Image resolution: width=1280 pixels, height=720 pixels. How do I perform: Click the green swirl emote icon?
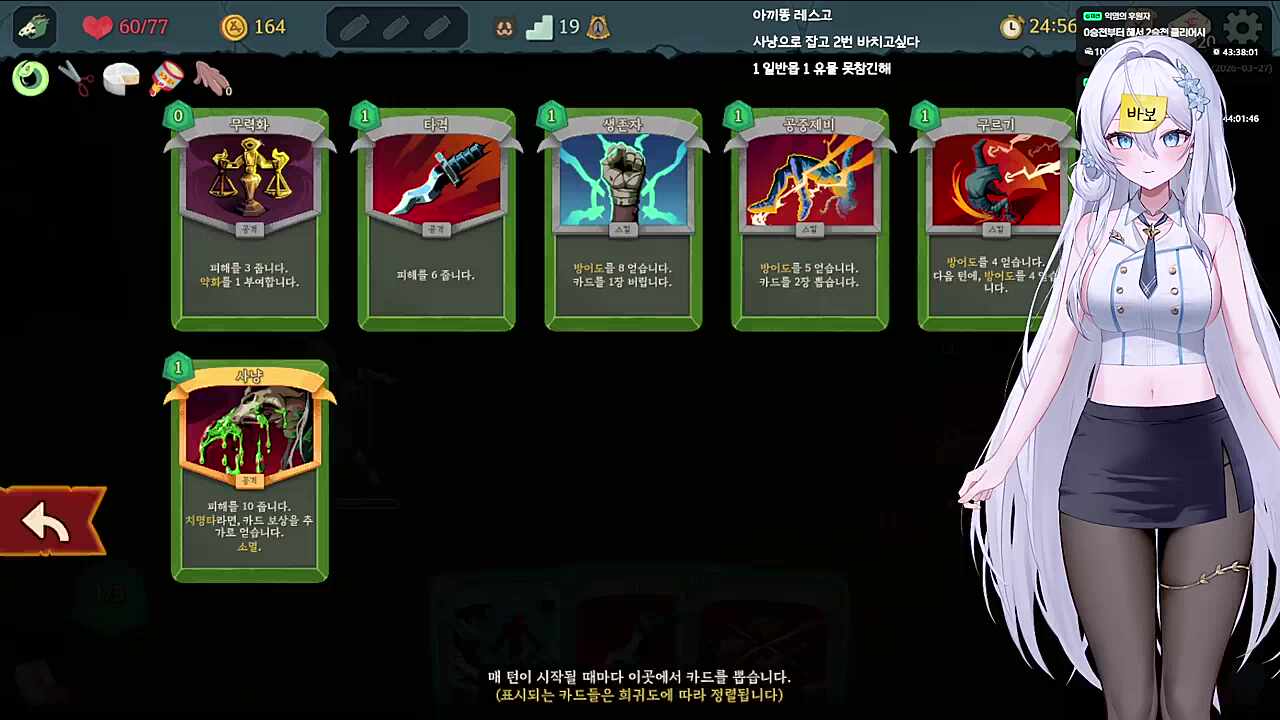29,78
